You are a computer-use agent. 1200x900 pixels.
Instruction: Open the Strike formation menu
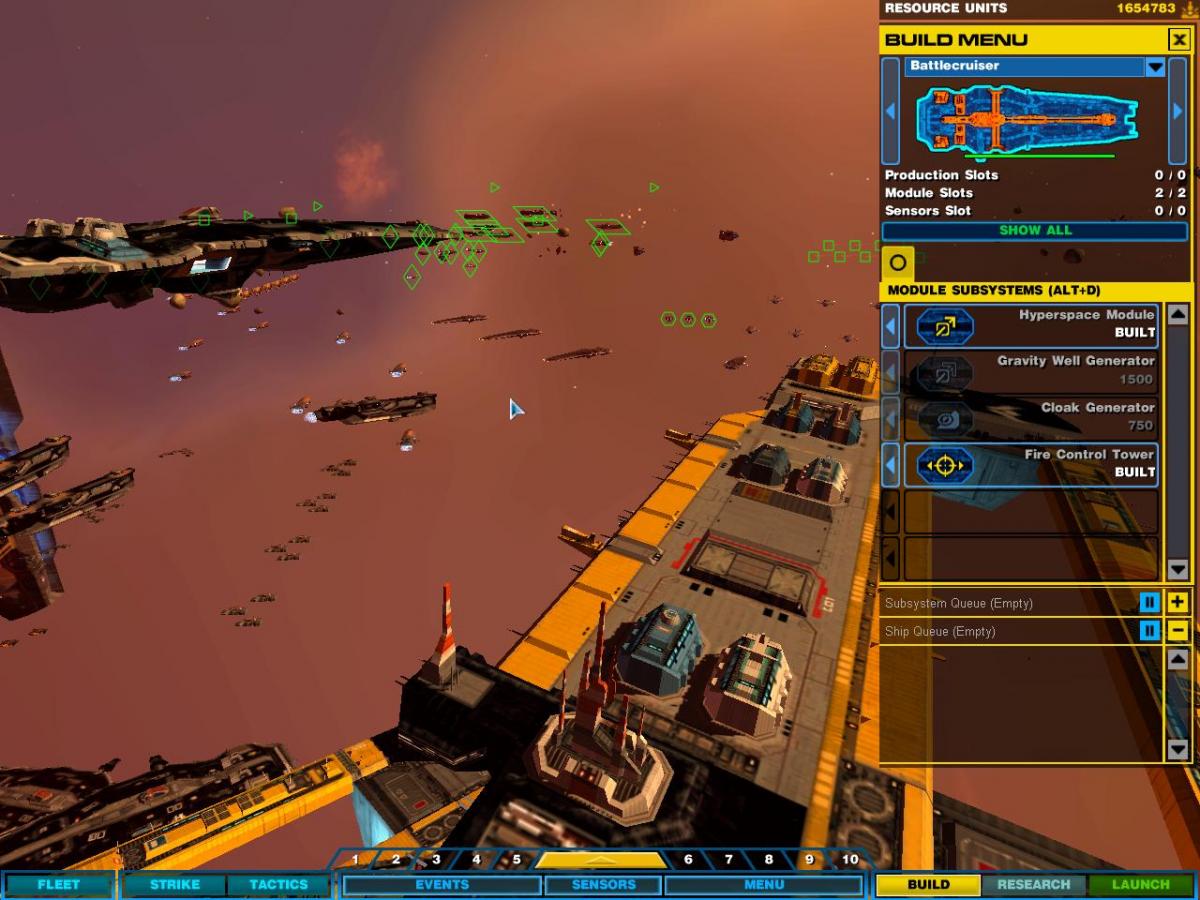[175, 885]
